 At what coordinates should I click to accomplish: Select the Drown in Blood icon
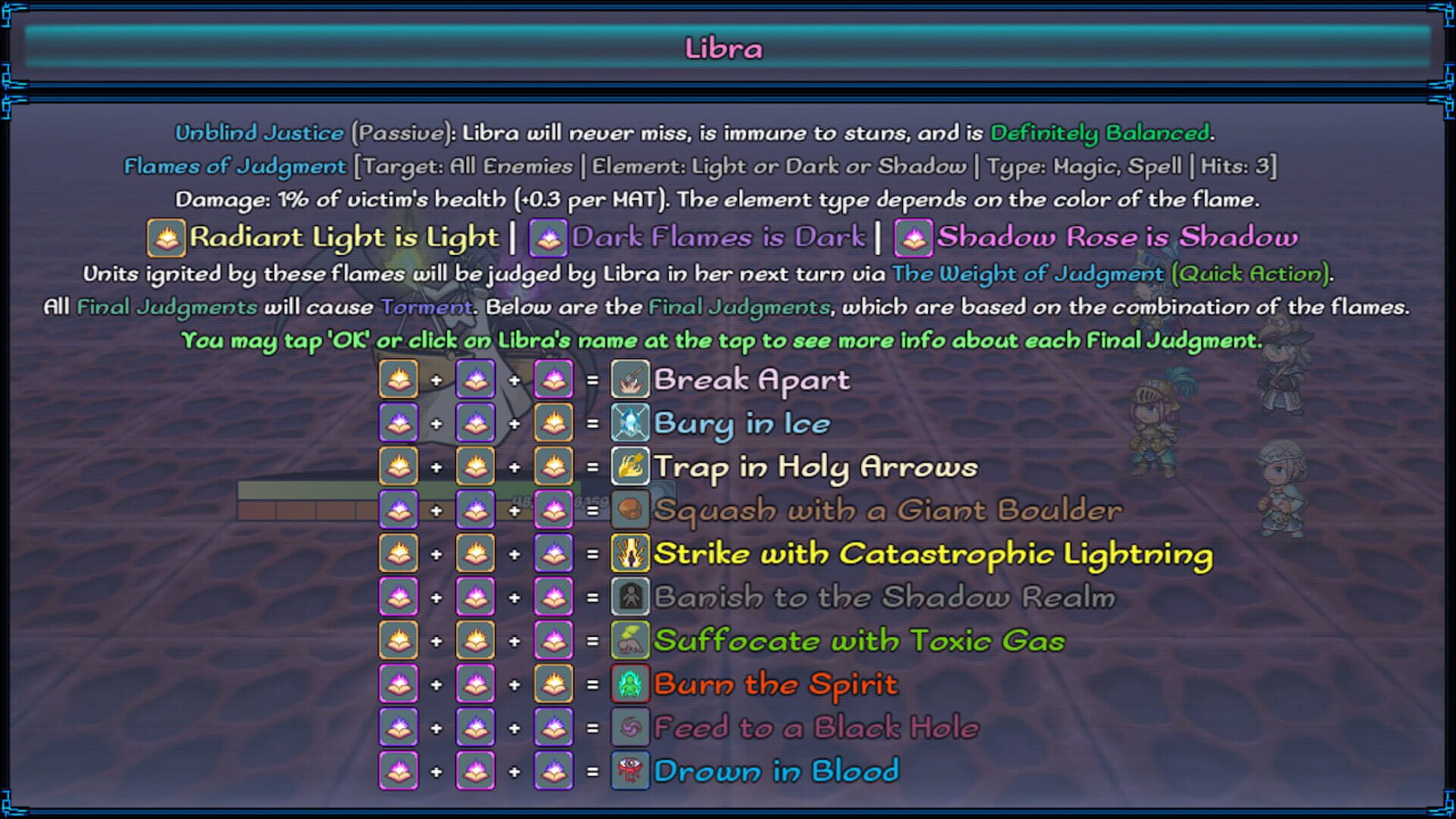(629, 770)
